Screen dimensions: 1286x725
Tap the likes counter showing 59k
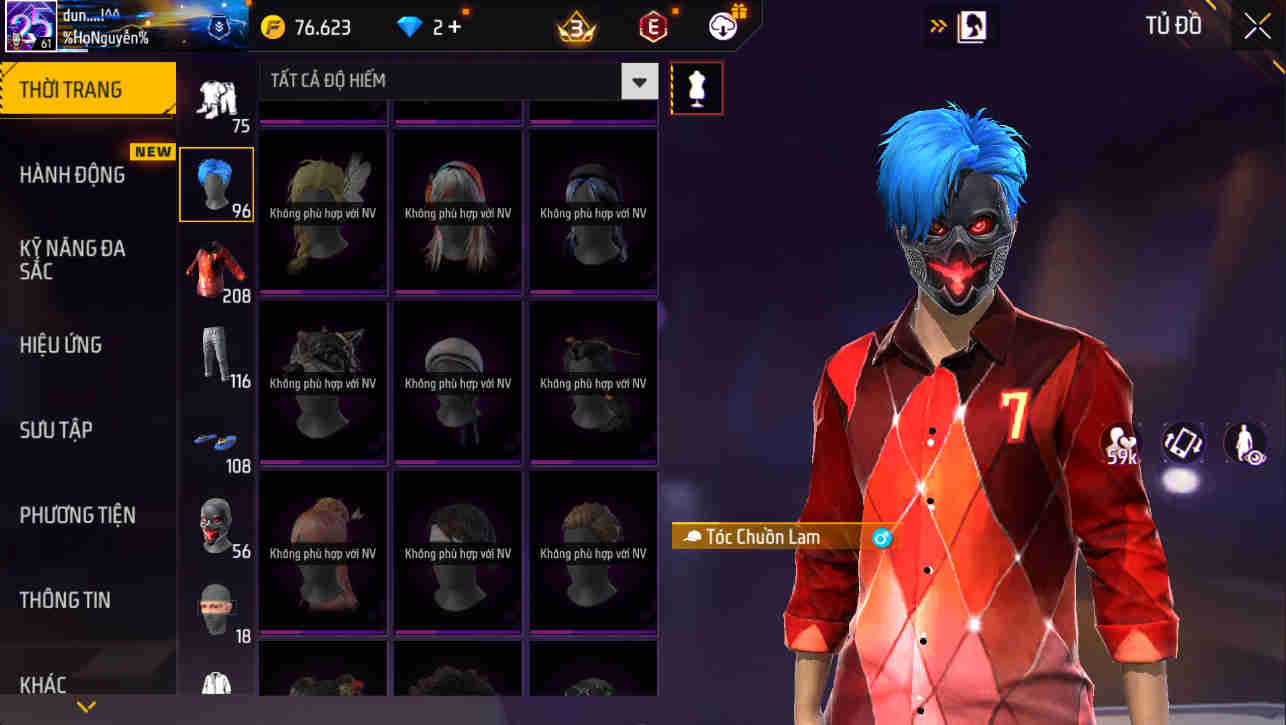1120,443
